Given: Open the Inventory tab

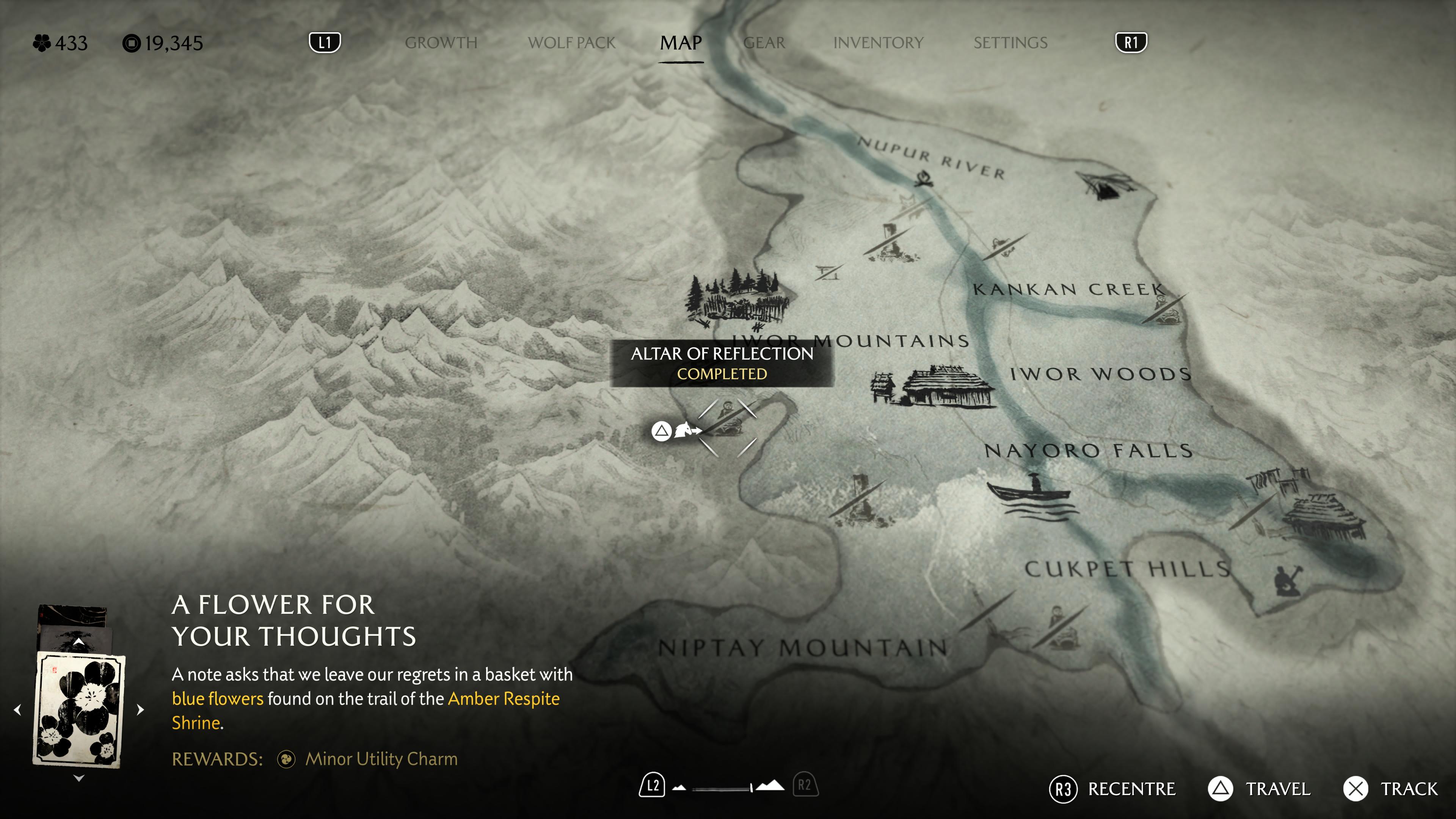Looking at the screenshot, I should point(878,42).
